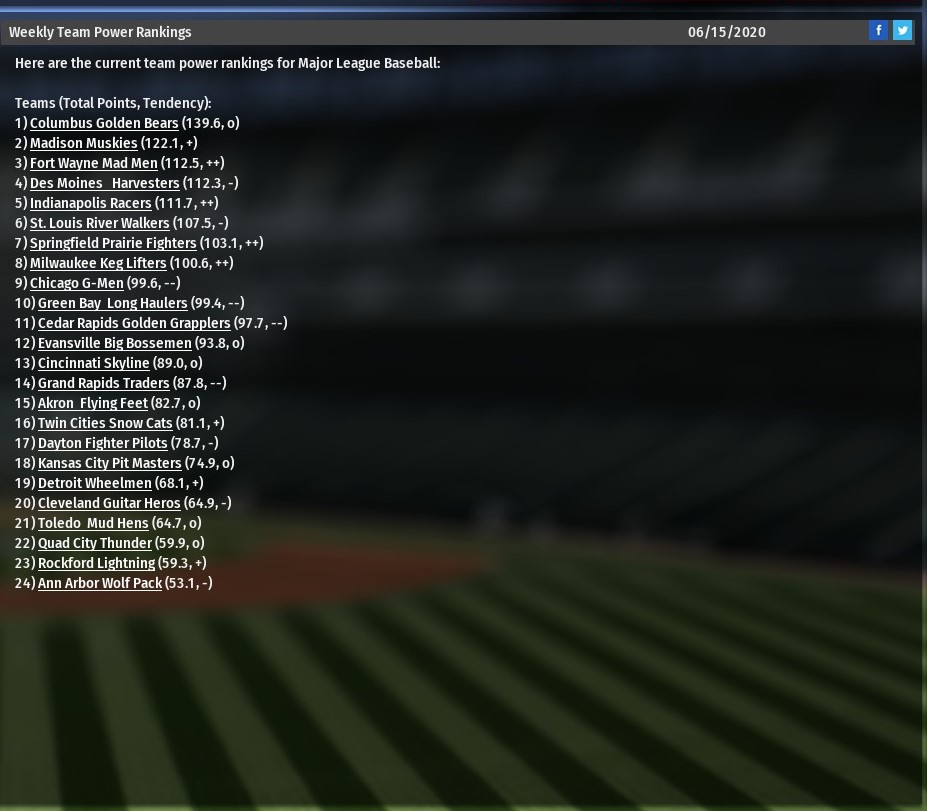The image size is (927, 811).
Task: Open the Cleveland Guitar Heros page
Action: (x=109, y=503)
